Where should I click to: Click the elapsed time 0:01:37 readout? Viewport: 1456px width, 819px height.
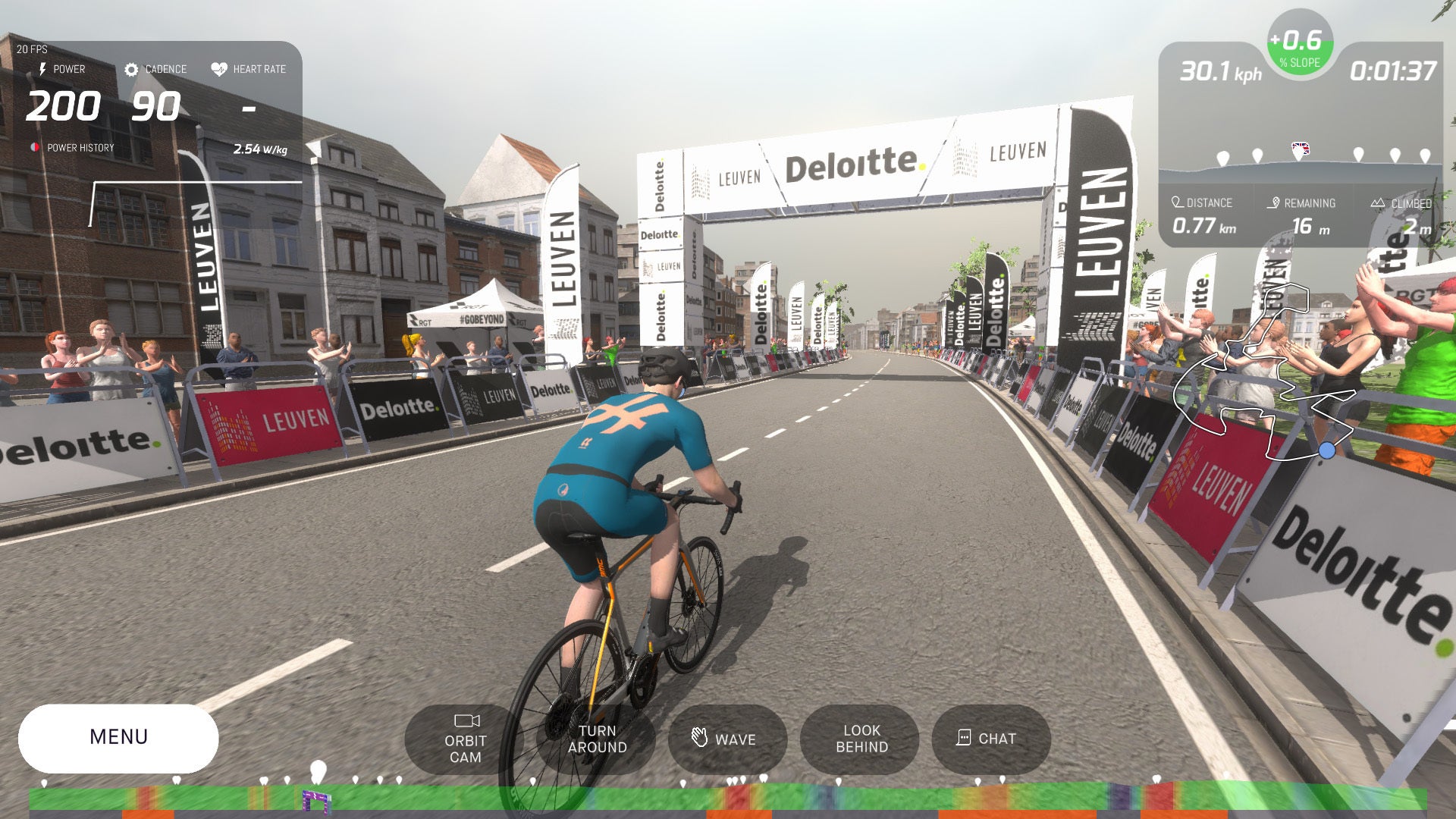(x=1394, y=72)
